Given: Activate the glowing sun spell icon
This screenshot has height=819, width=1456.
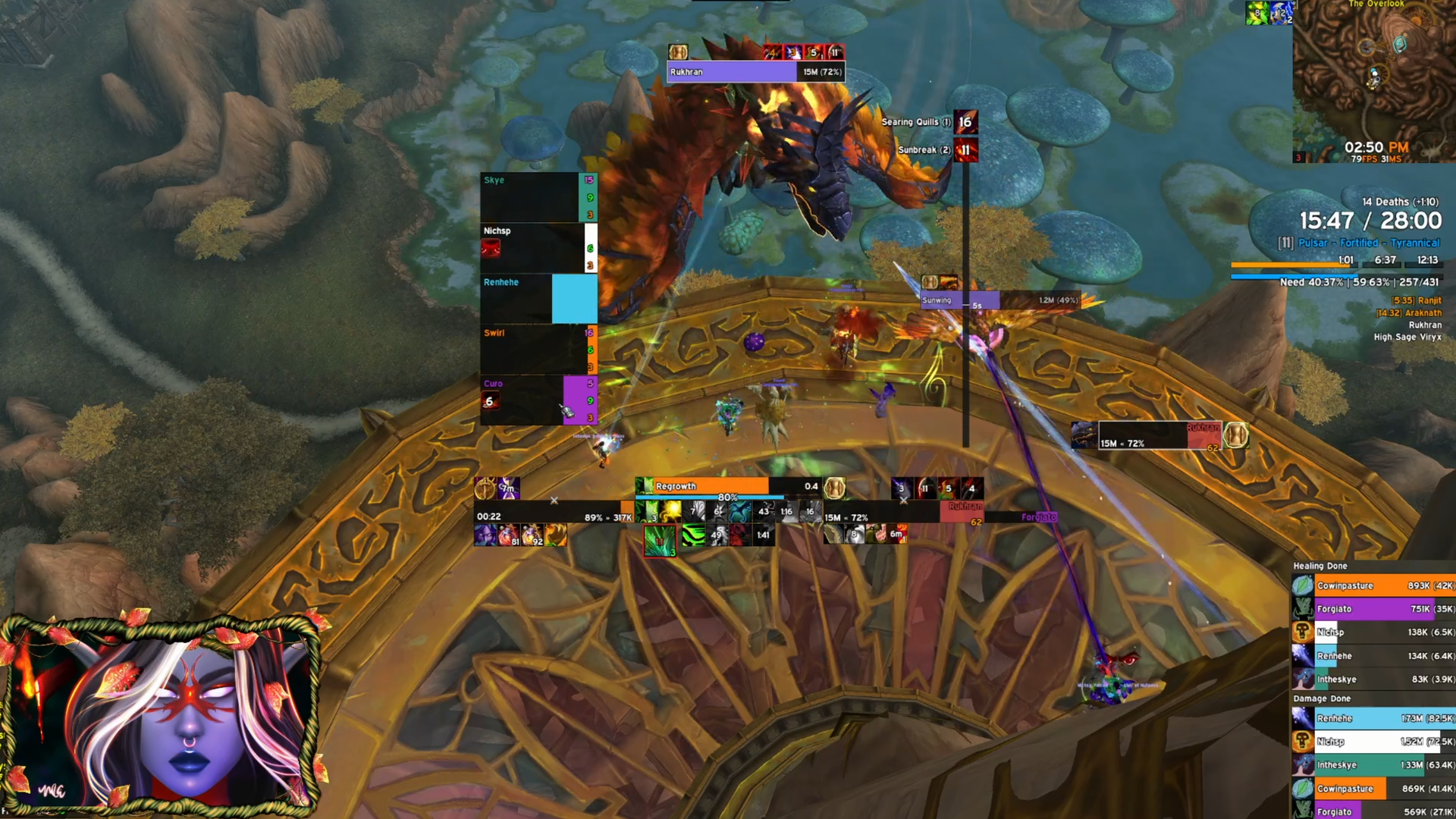Looking at the screenshot, I should click(x=670, y=512).
